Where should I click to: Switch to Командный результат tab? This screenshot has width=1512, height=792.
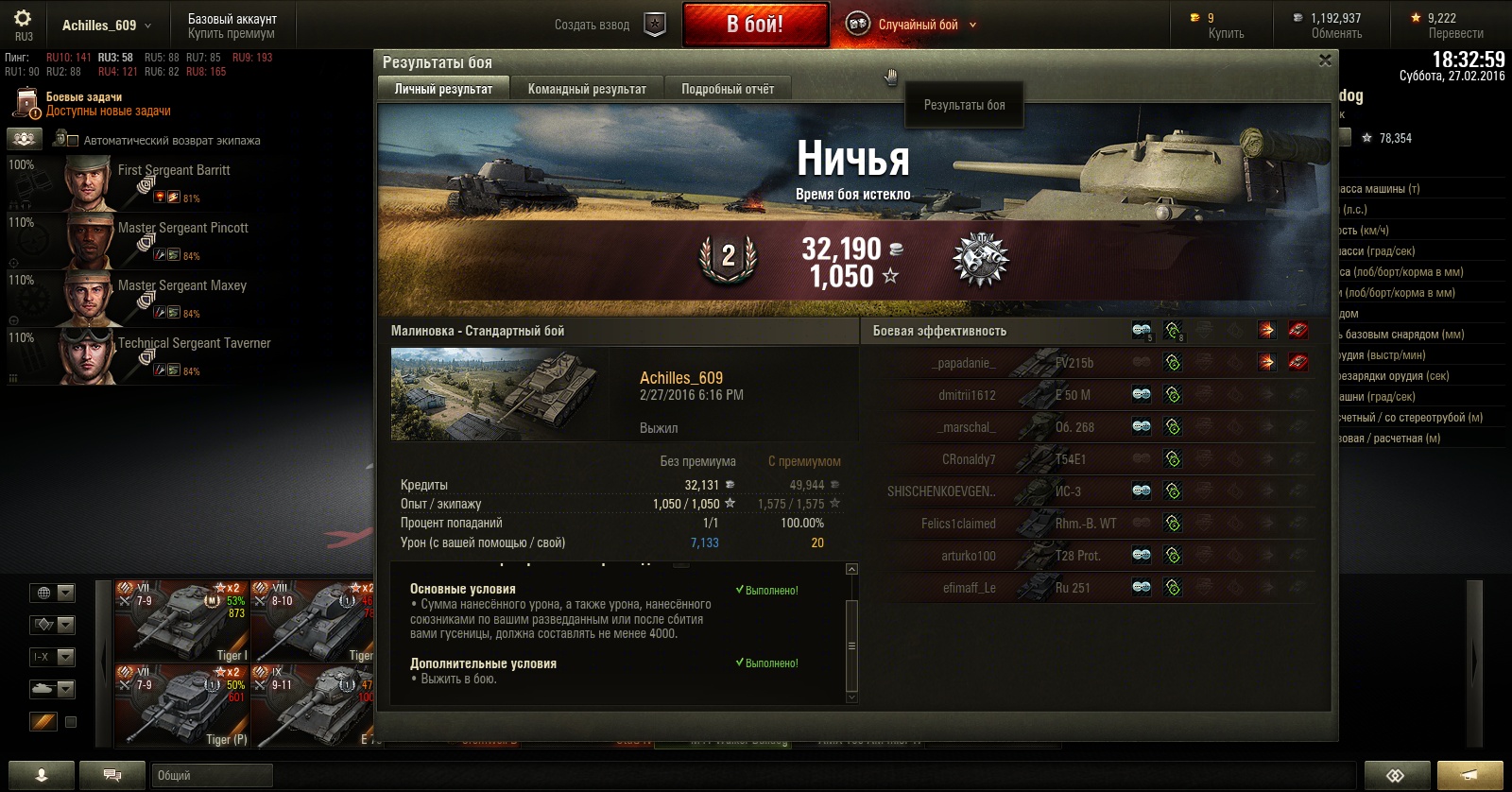tap(587, 89)
